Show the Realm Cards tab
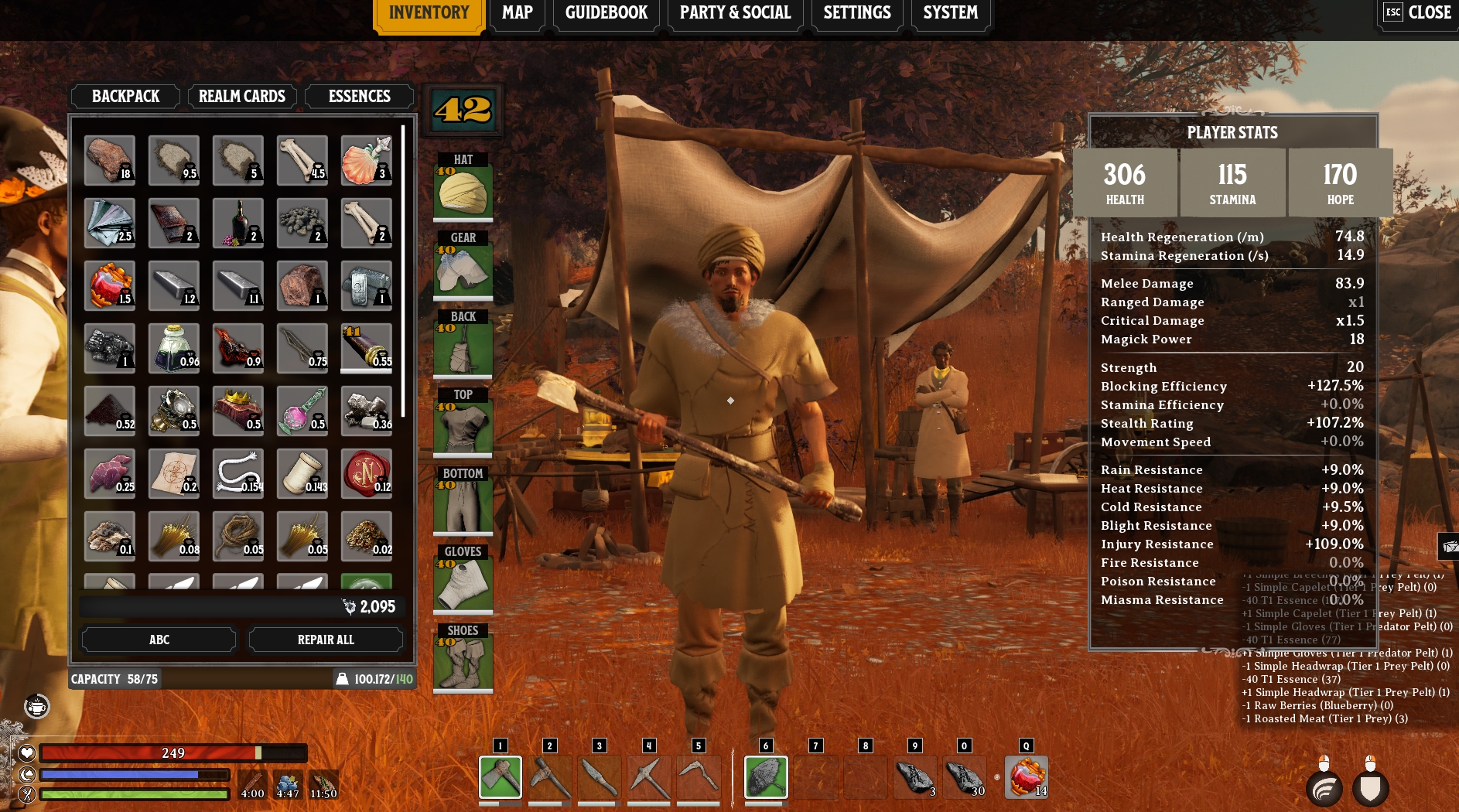Viewport: 1459px width, 812px height. coord(241,97)
